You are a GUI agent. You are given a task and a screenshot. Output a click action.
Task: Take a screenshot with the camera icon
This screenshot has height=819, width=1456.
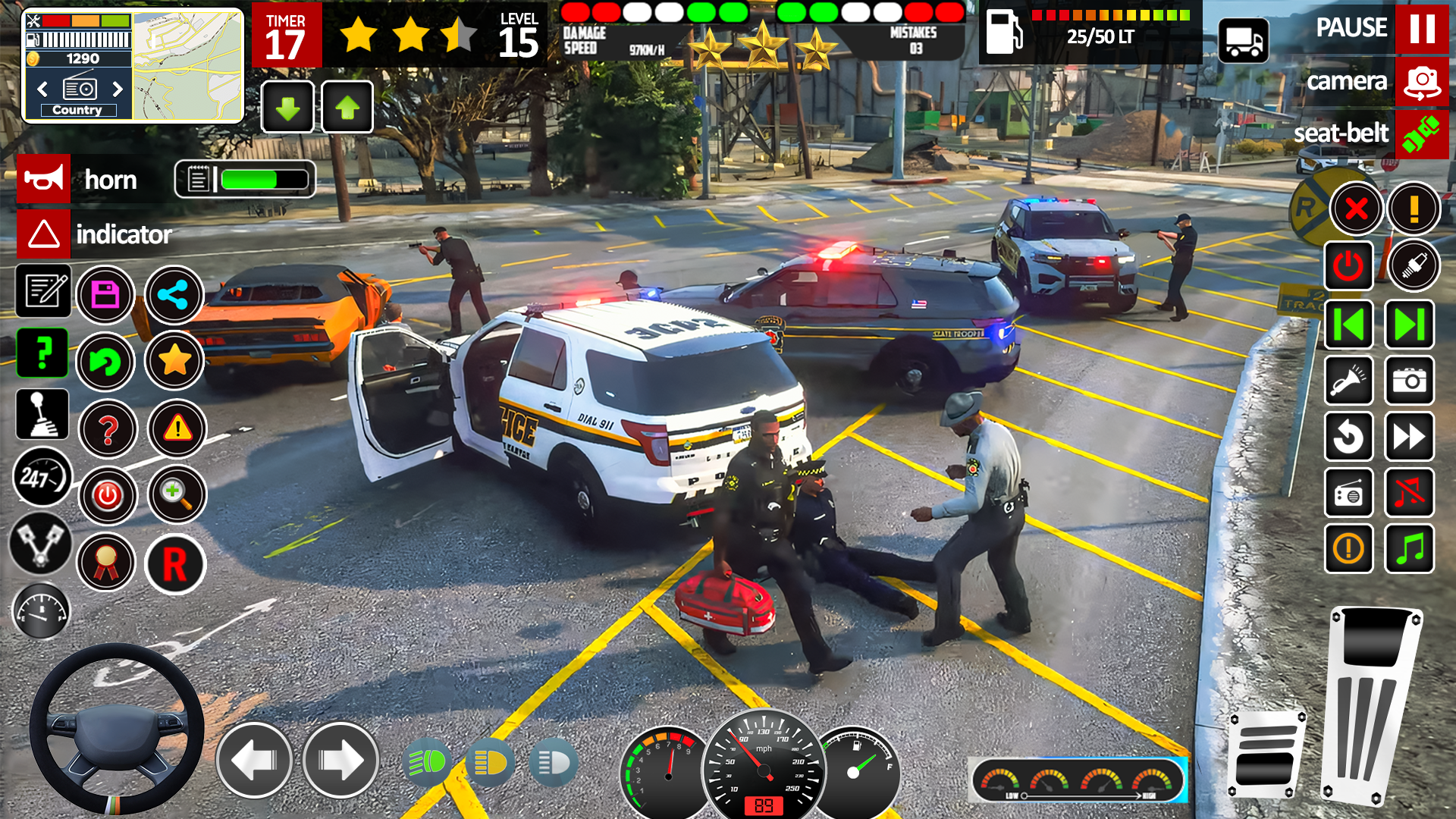click(x=1409, y=381)
